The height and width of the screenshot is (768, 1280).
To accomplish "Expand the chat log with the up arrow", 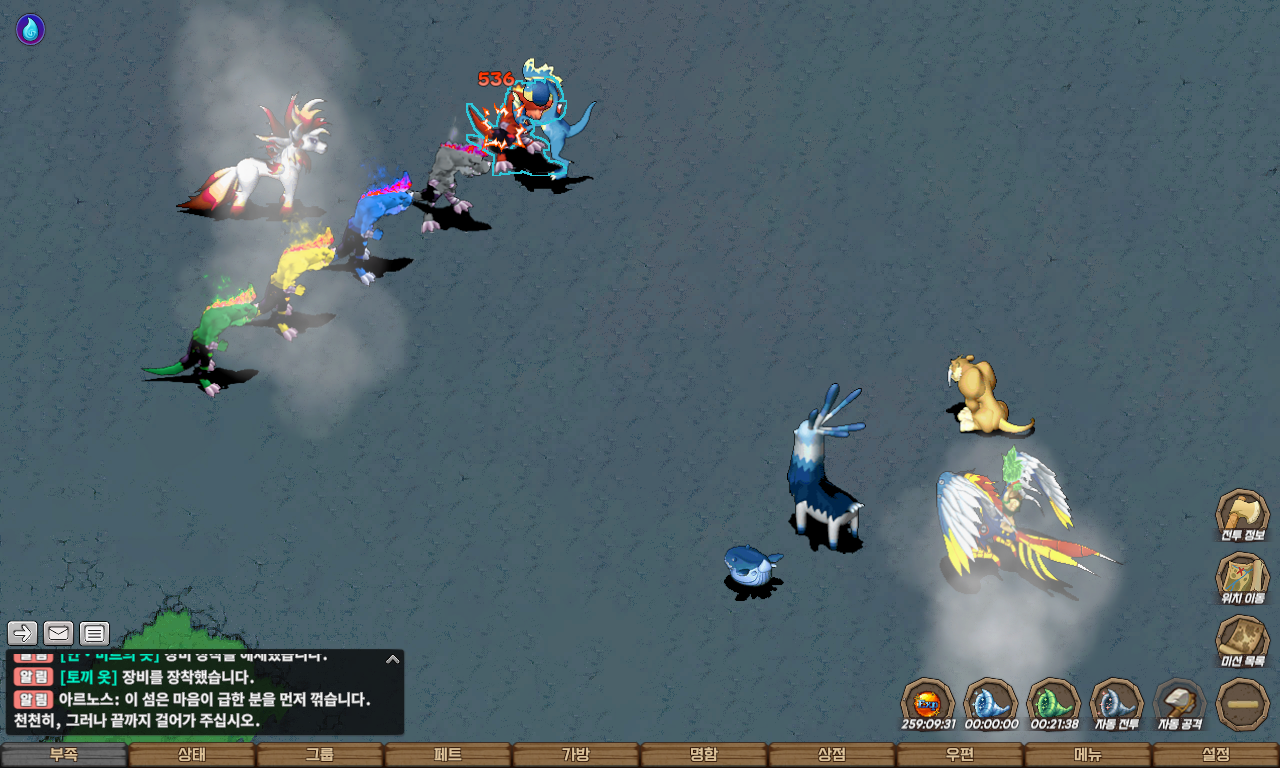I will 393,659.
